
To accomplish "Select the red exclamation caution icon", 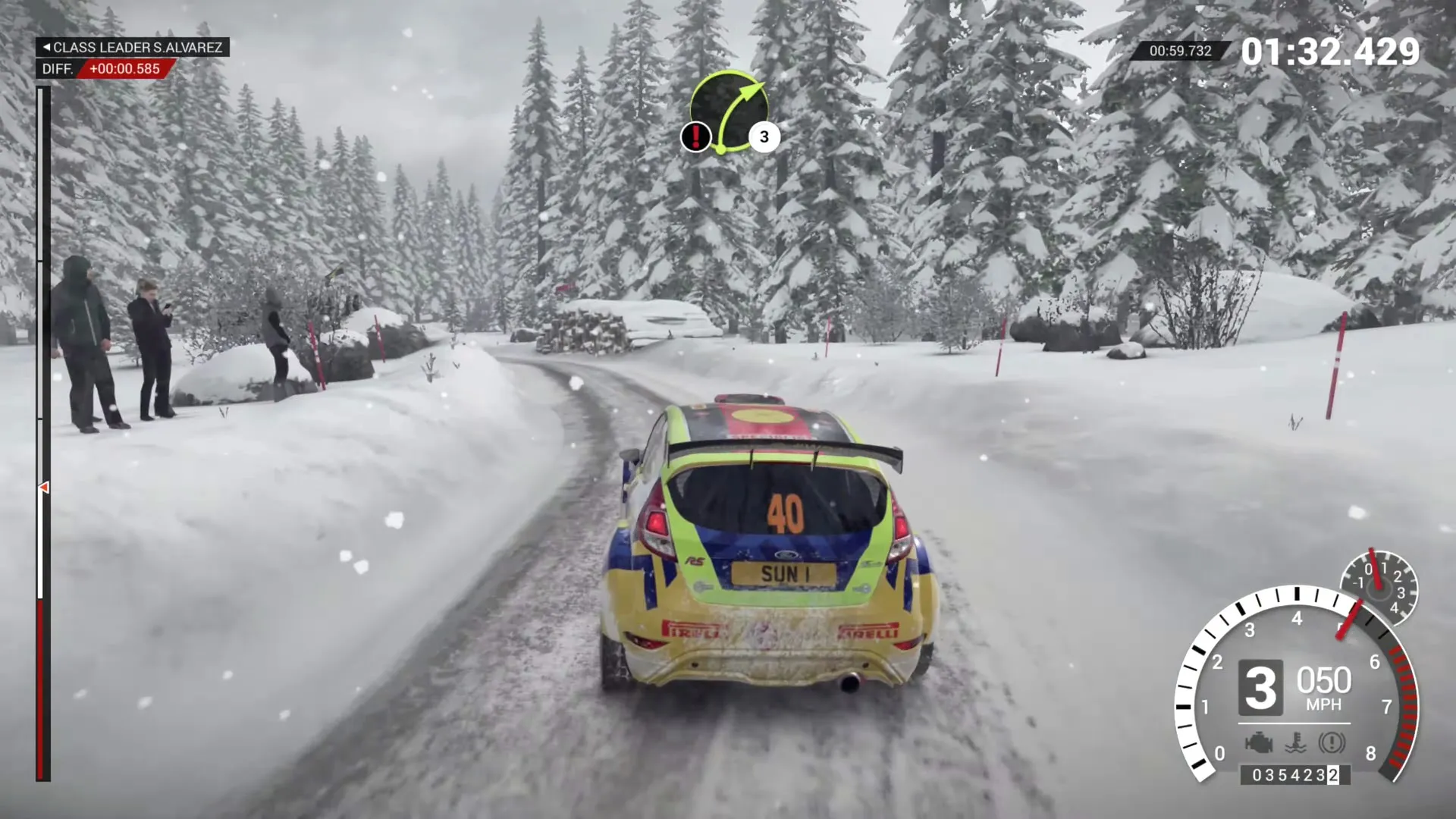I will point(695,137).
